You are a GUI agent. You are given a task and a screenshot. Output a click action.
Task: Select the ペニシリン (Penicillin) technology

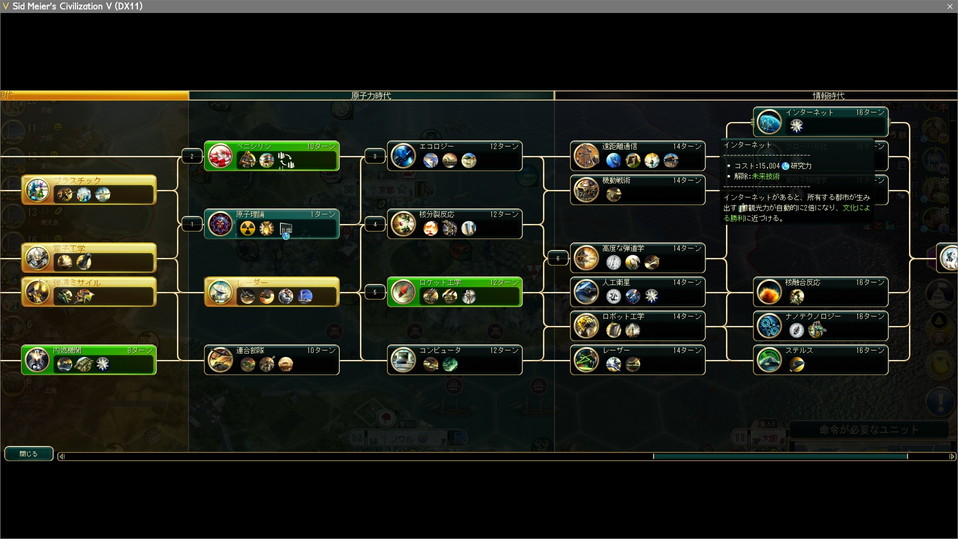click(272, 156)
